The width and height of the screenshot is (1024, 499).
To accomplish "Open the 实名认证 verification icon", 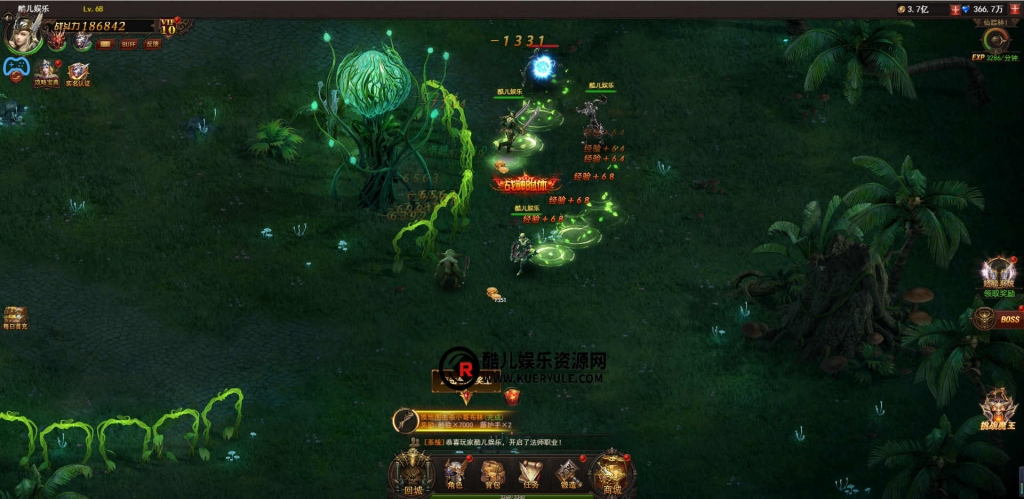I will [x=78, y=72].
